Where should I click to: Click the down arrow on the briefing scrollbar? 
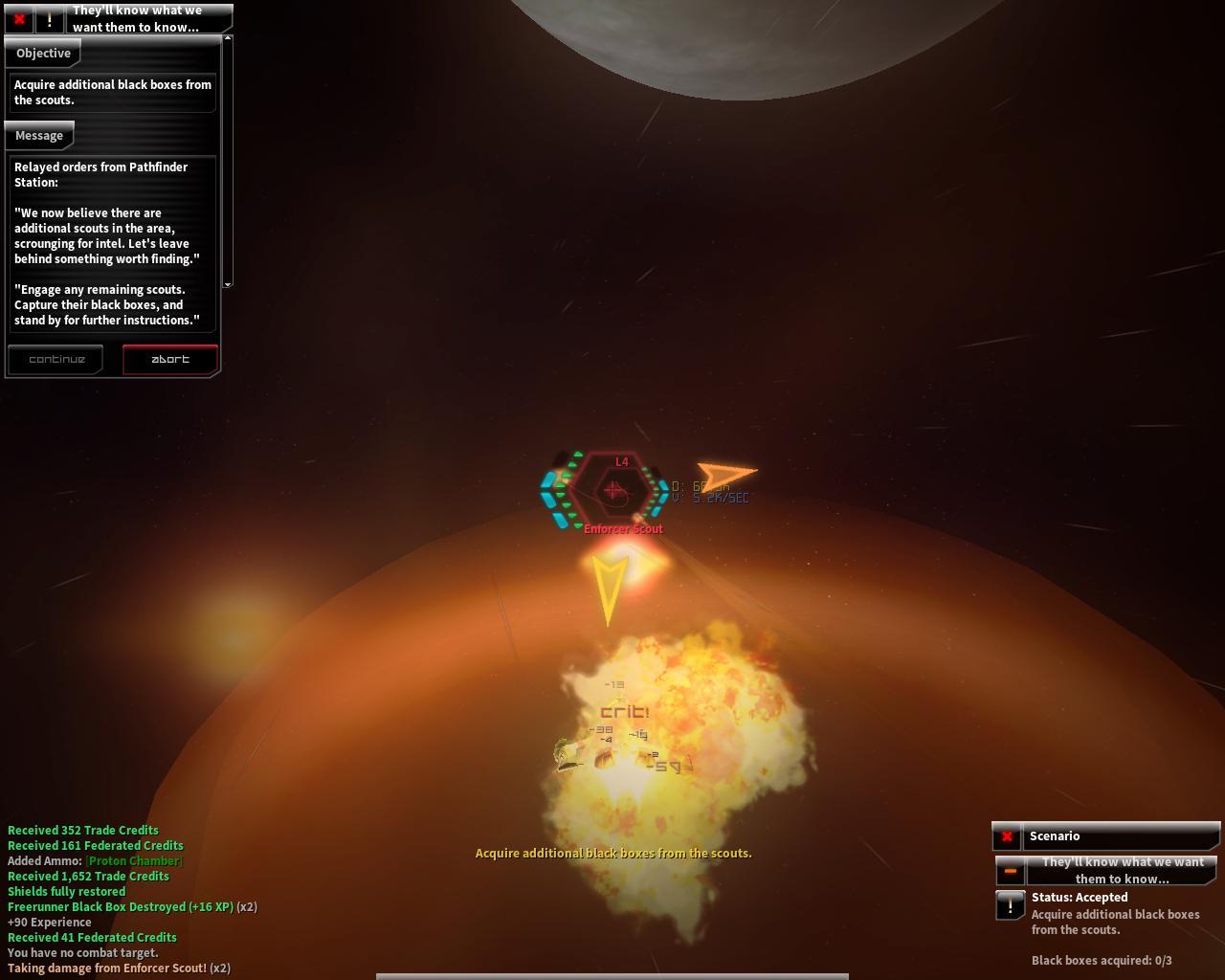pos(228,284)
